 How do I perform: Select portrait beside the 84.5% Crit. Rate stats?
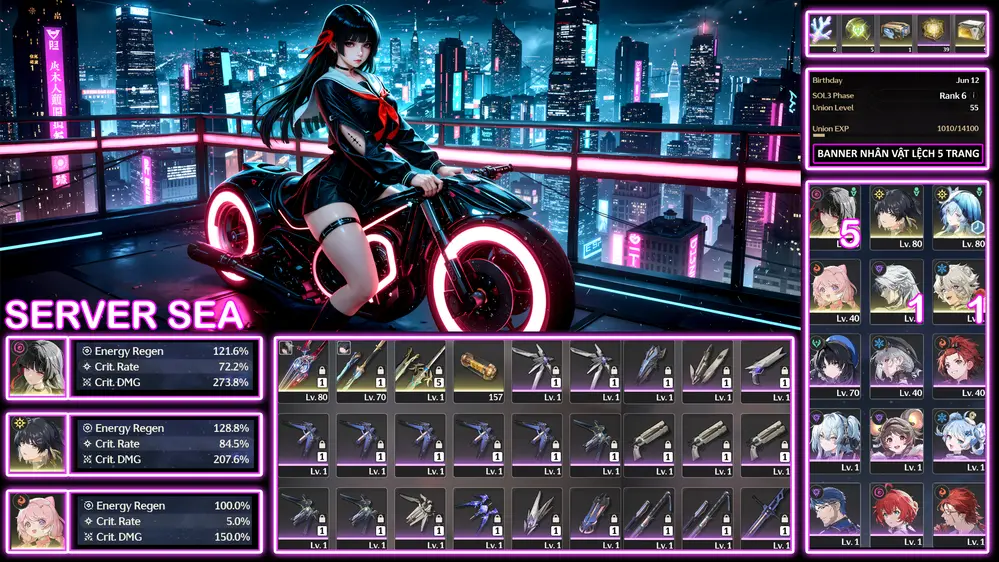pos(37,443)
